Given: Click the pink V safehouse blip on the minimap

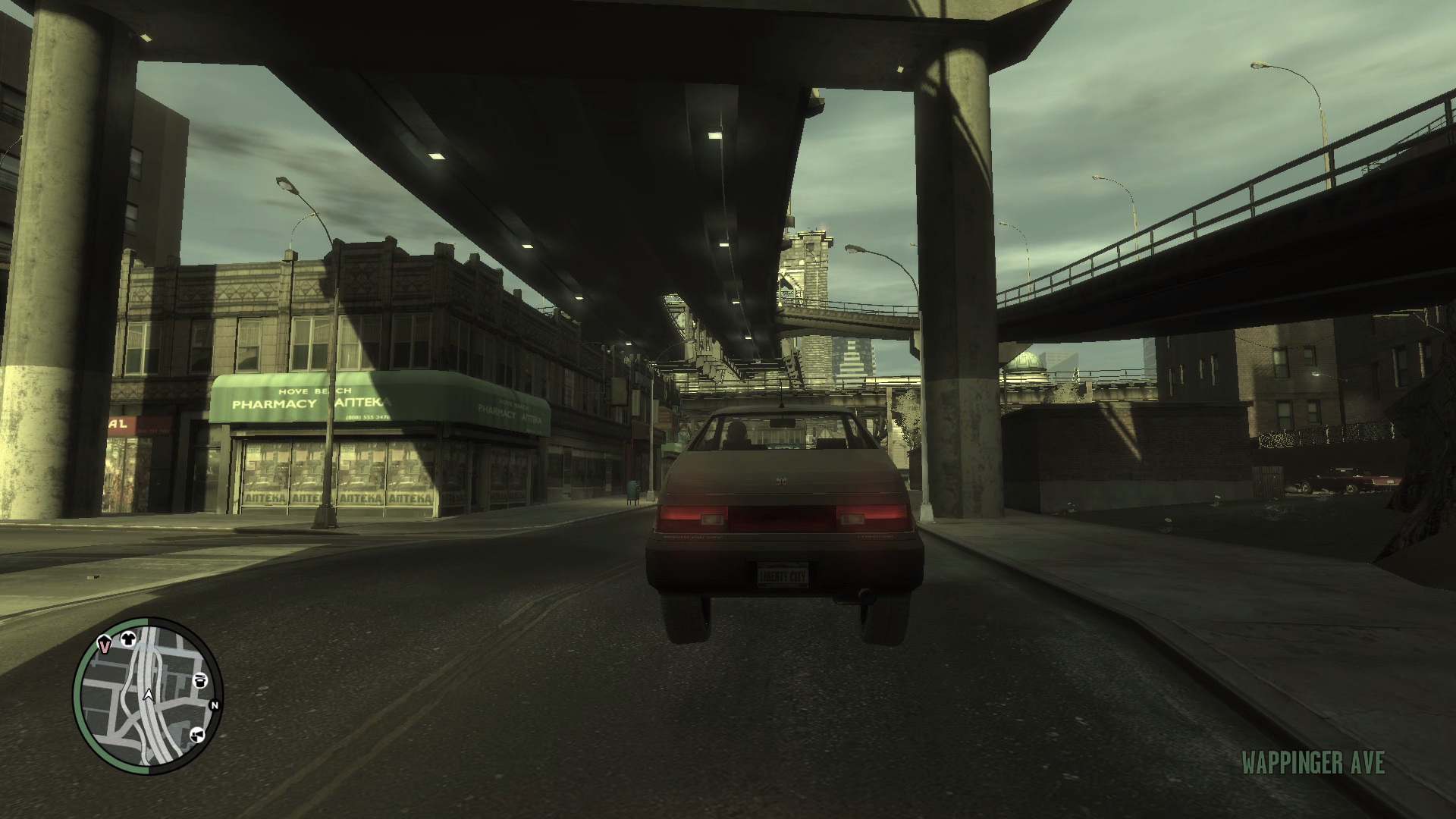Looking at the screenshot, I should (104, 645).
